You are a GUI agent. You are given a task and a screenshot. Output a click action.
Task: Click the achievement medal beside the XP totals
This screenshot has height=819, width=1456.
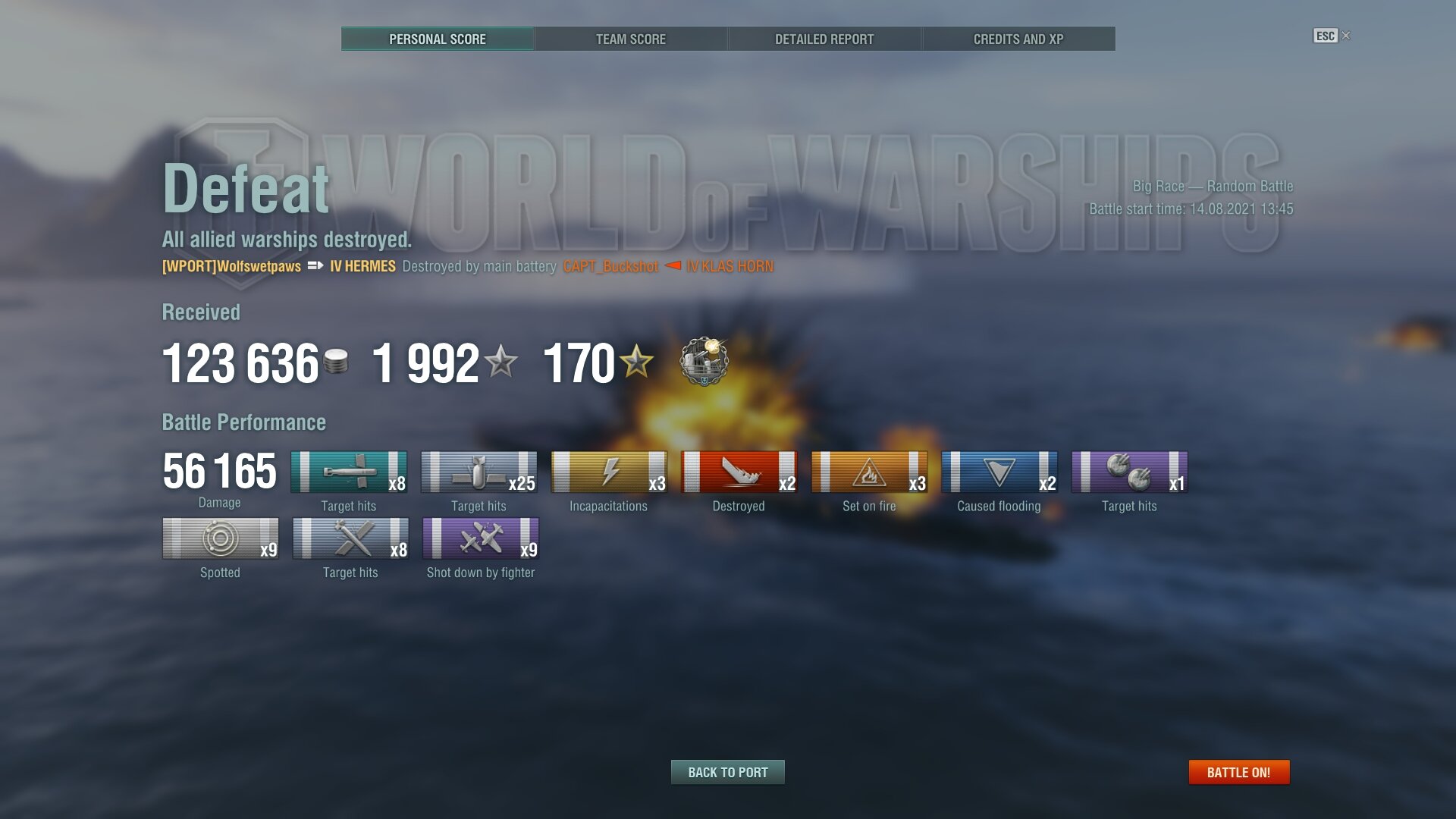[704, 361]
